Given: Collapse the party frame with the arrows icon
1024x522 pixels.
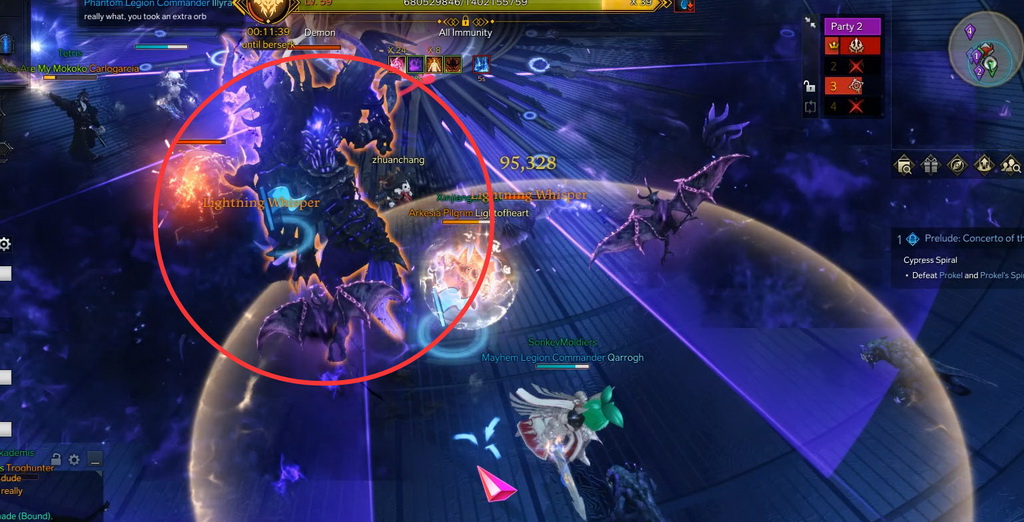Looking at the screenshot, I should (x=810, y=26).
